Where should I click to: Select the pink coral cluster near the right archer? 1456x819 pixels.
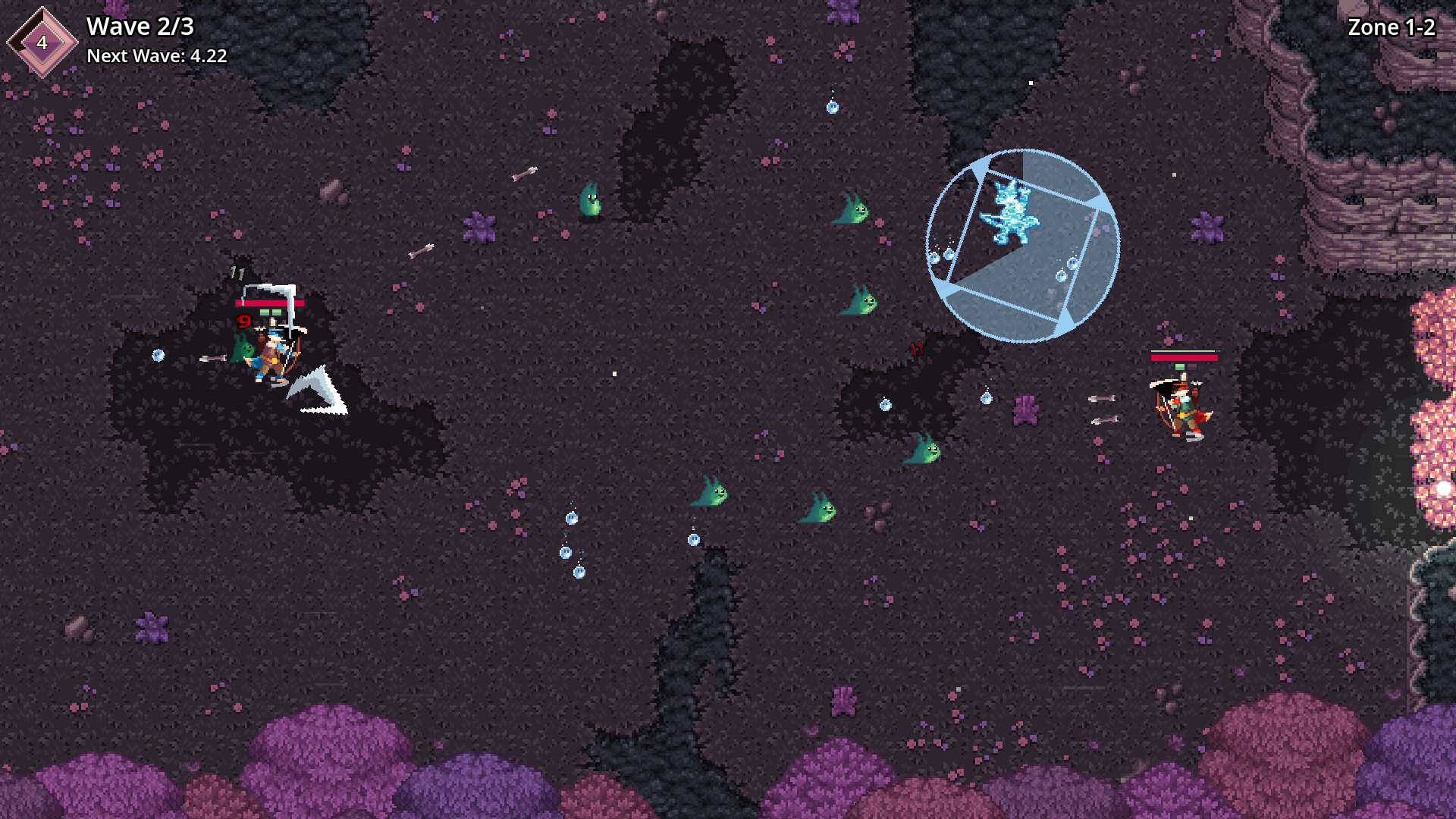click(1028, 409)
